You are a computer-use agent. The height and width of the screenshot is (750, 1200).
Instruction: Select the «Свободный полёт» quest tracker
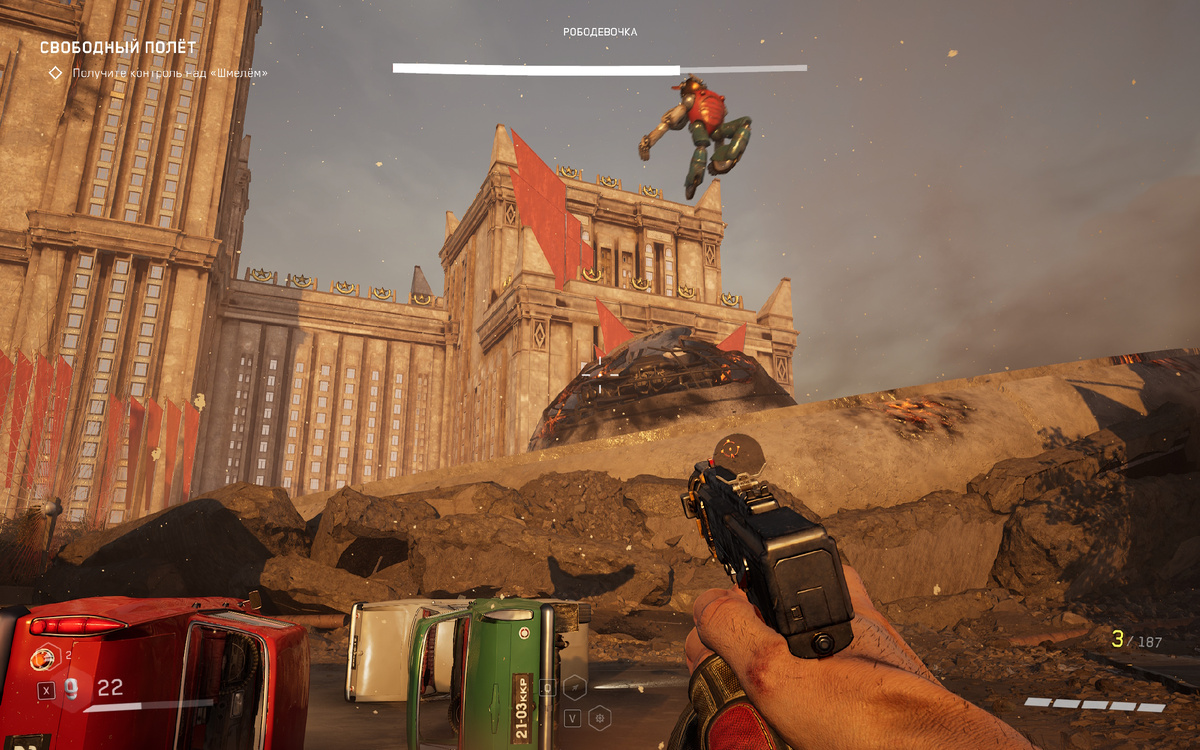[x=118, y=47]
